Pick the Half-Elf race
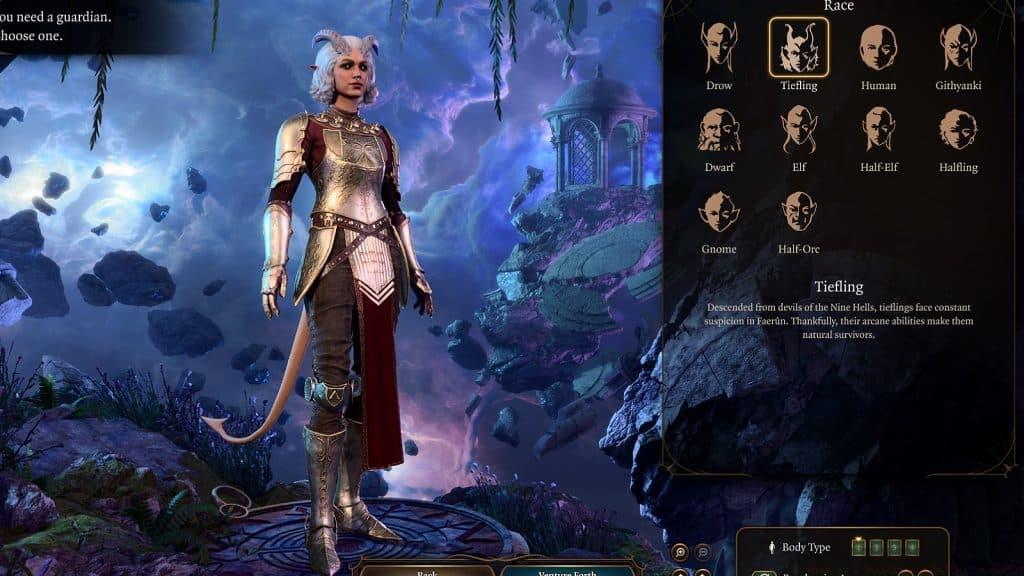1024x576 pixels. [x=878, y=130]
